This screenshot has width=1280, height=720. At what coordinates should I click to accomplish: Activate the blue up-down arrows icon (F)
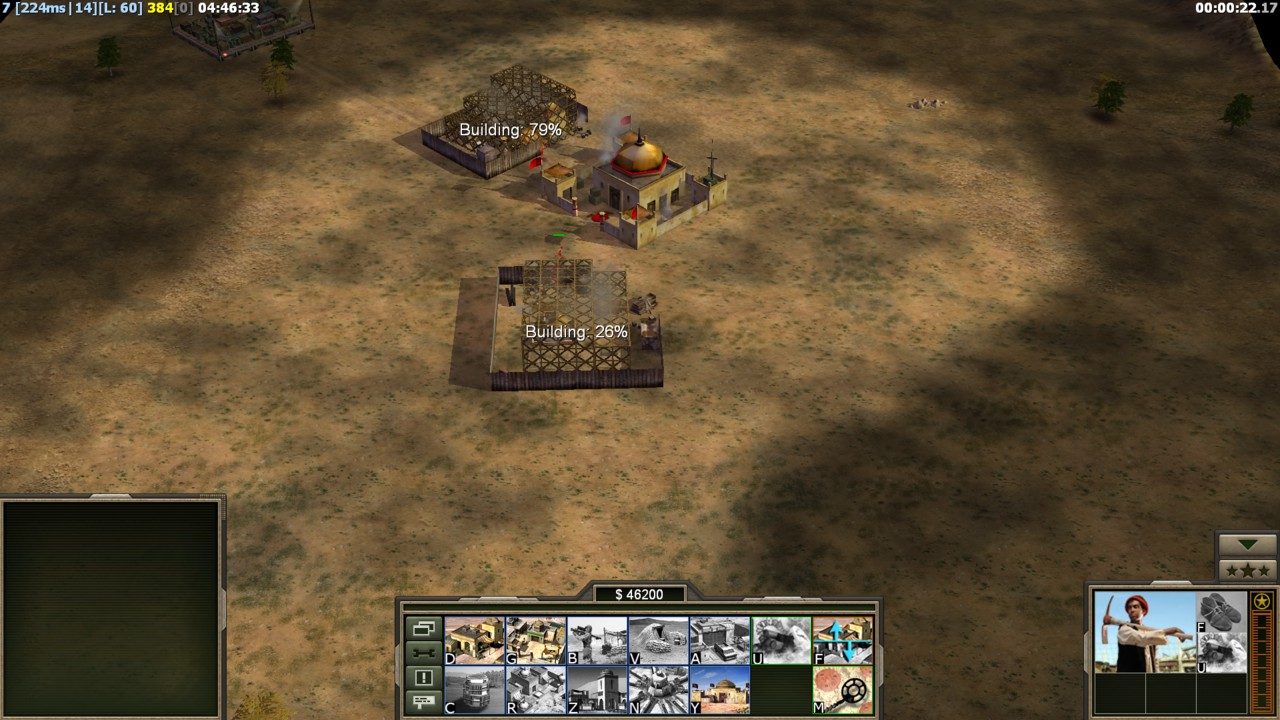843,640
